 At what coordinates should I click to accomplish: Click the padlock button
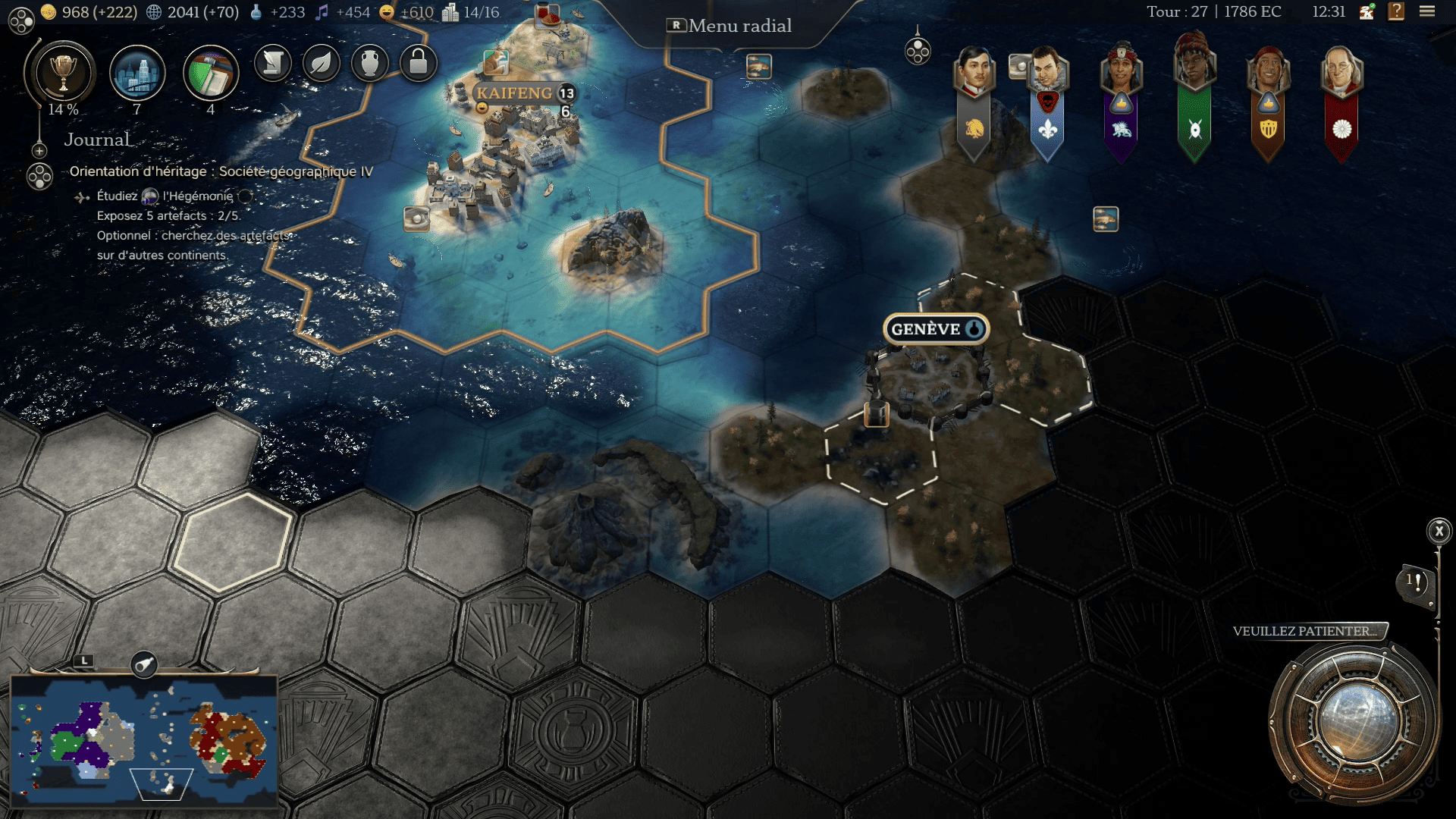[x=418, y=63]
